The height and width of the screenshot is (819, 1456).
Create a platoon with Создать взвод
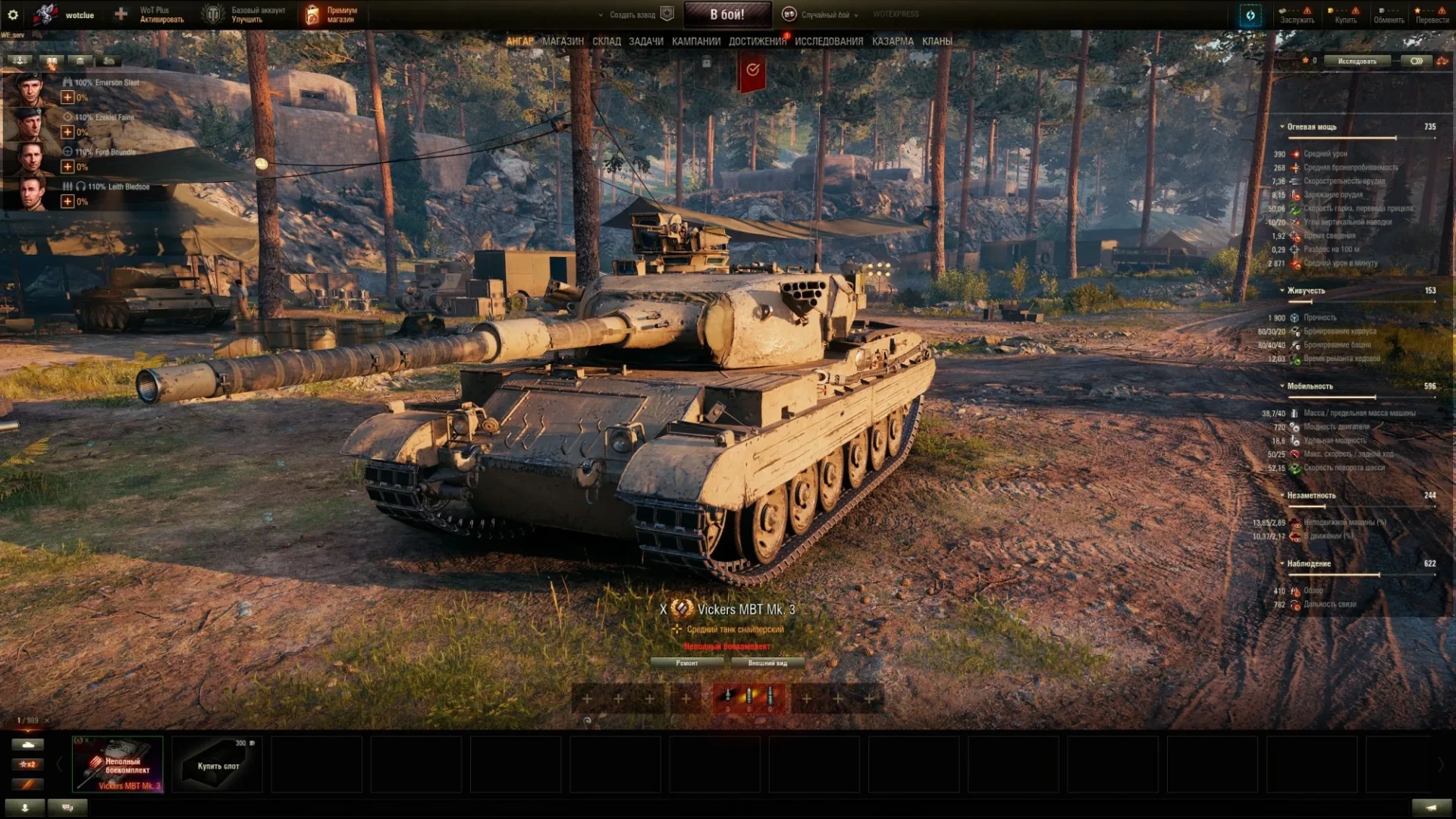pyautogui.click(x=632, y=14)
